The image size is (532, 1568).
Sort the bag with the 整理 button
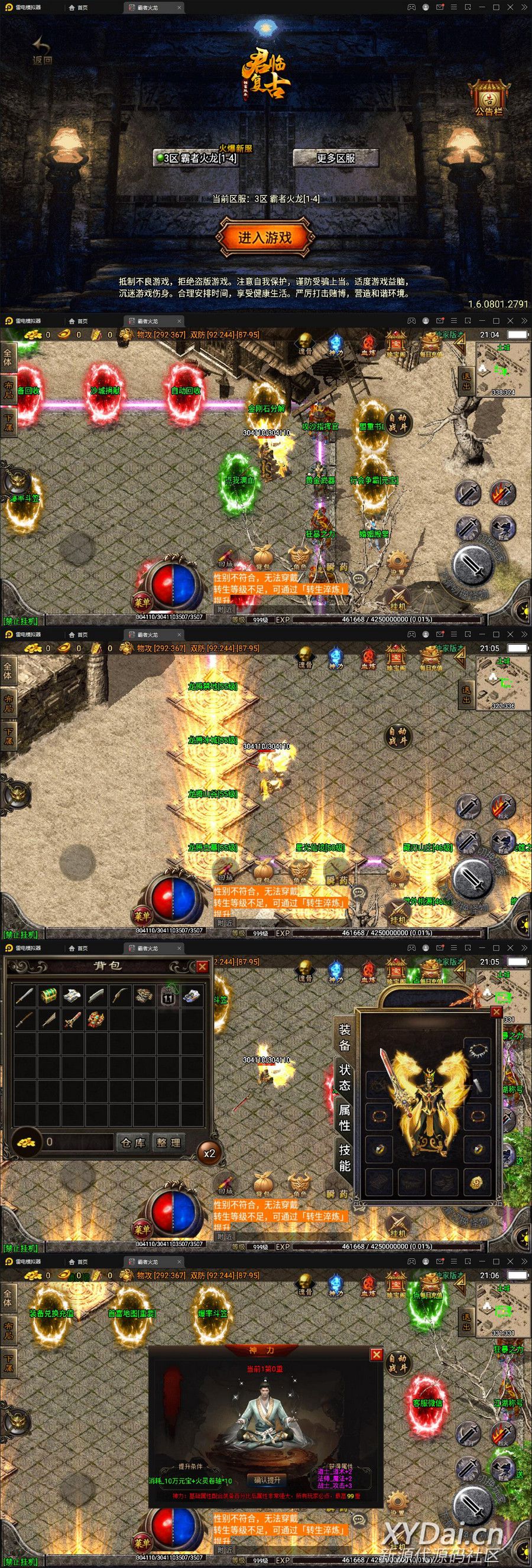click(x=168, y=1143)
